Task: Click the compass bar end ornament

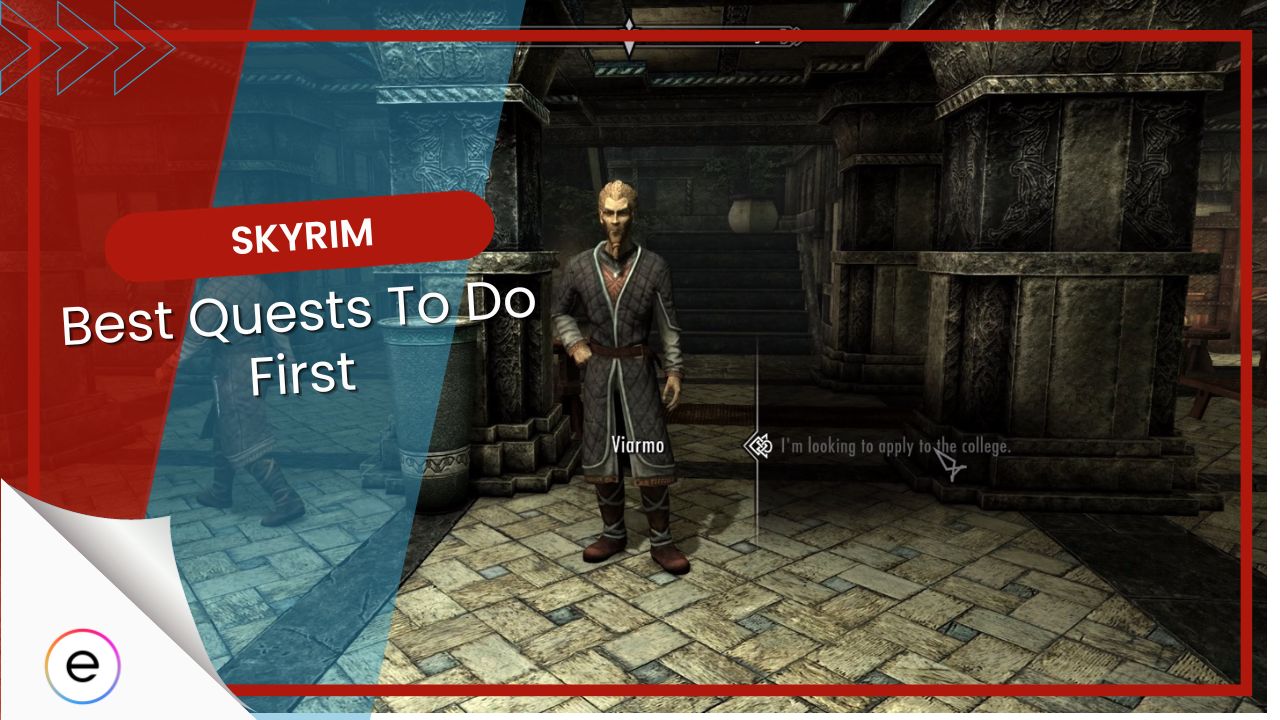Action: point(793,33)
